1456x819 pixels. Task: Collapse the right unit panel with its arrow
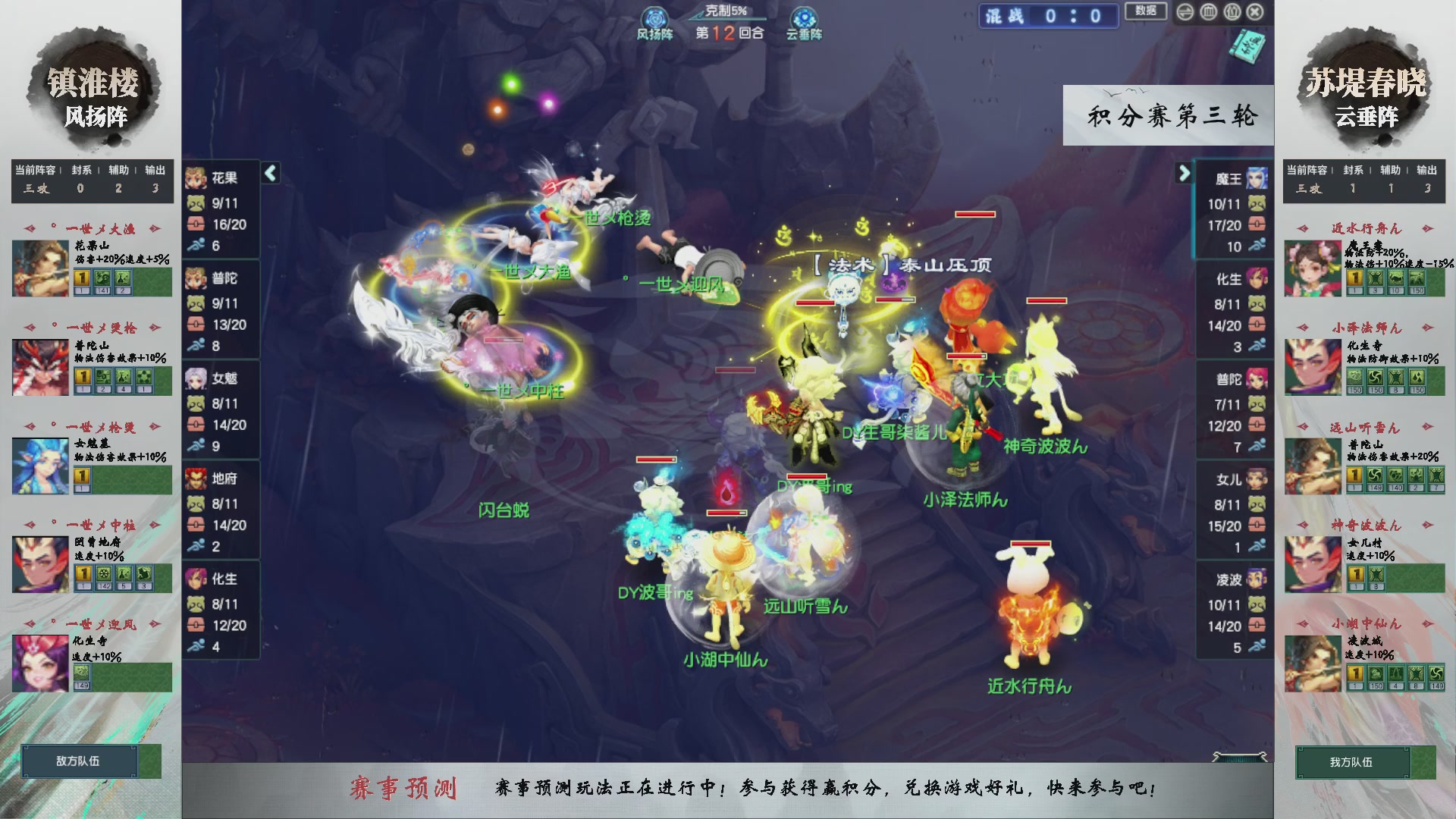[1185, 173]
